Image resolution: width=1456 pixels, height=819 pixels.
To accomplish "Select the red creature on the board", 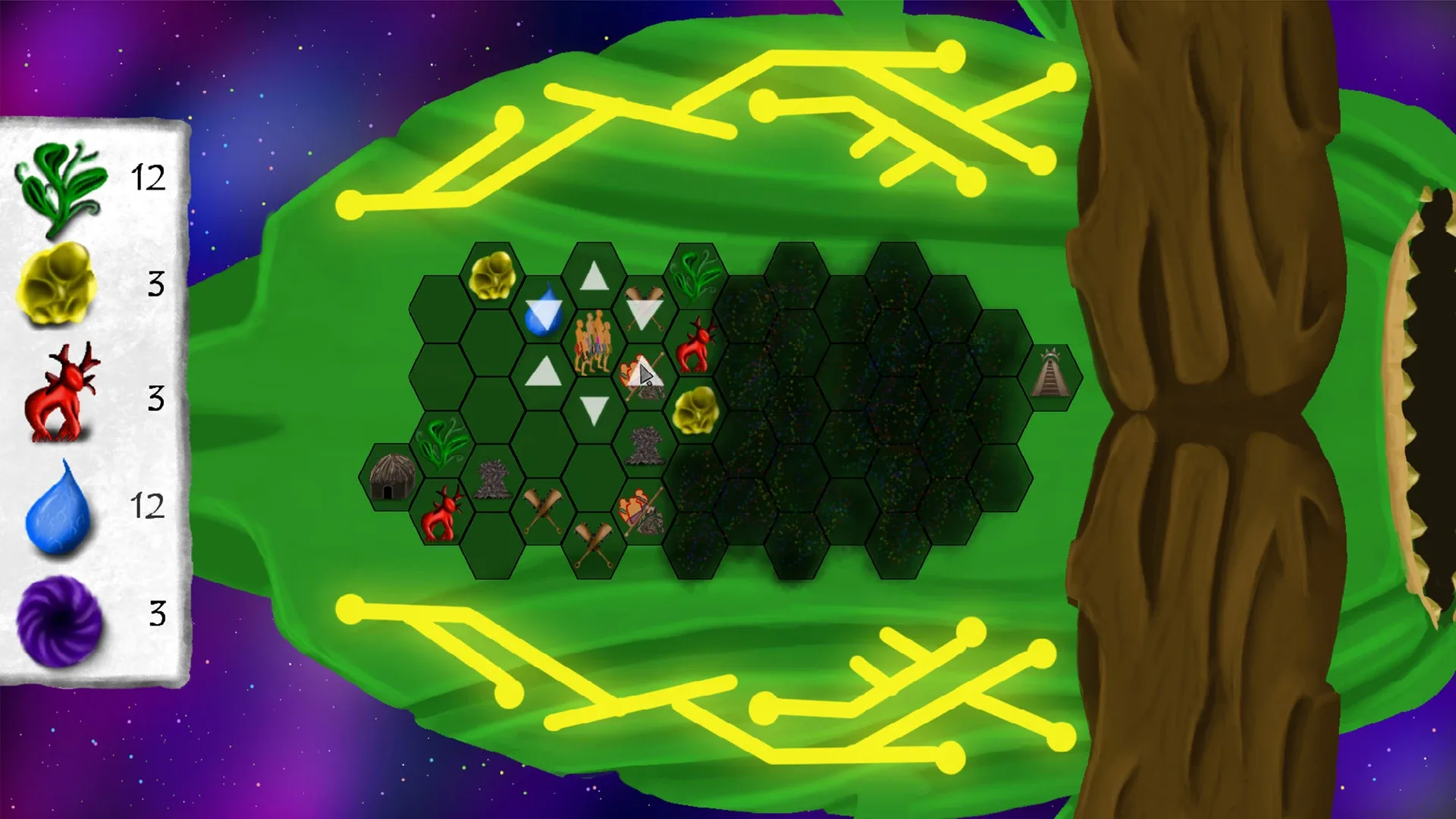I will point(698,345).
